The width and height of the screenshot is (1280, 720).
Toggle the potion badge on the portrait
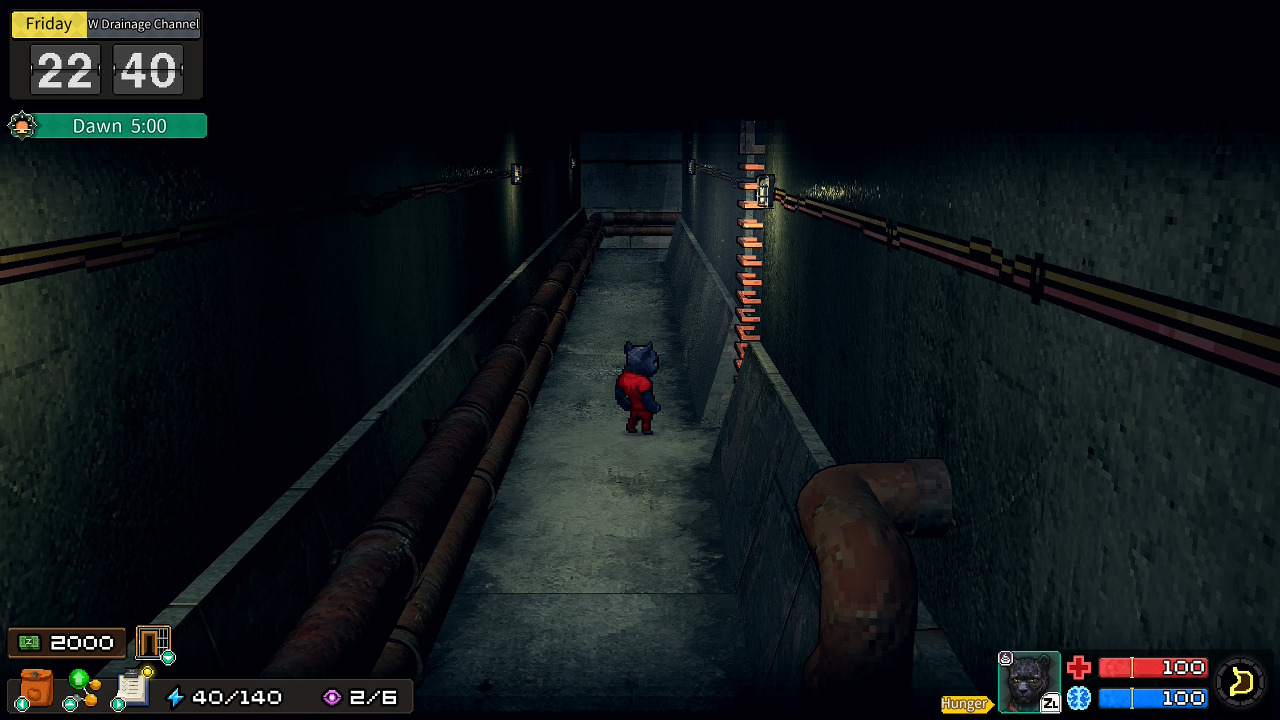tap(1004, 659)
